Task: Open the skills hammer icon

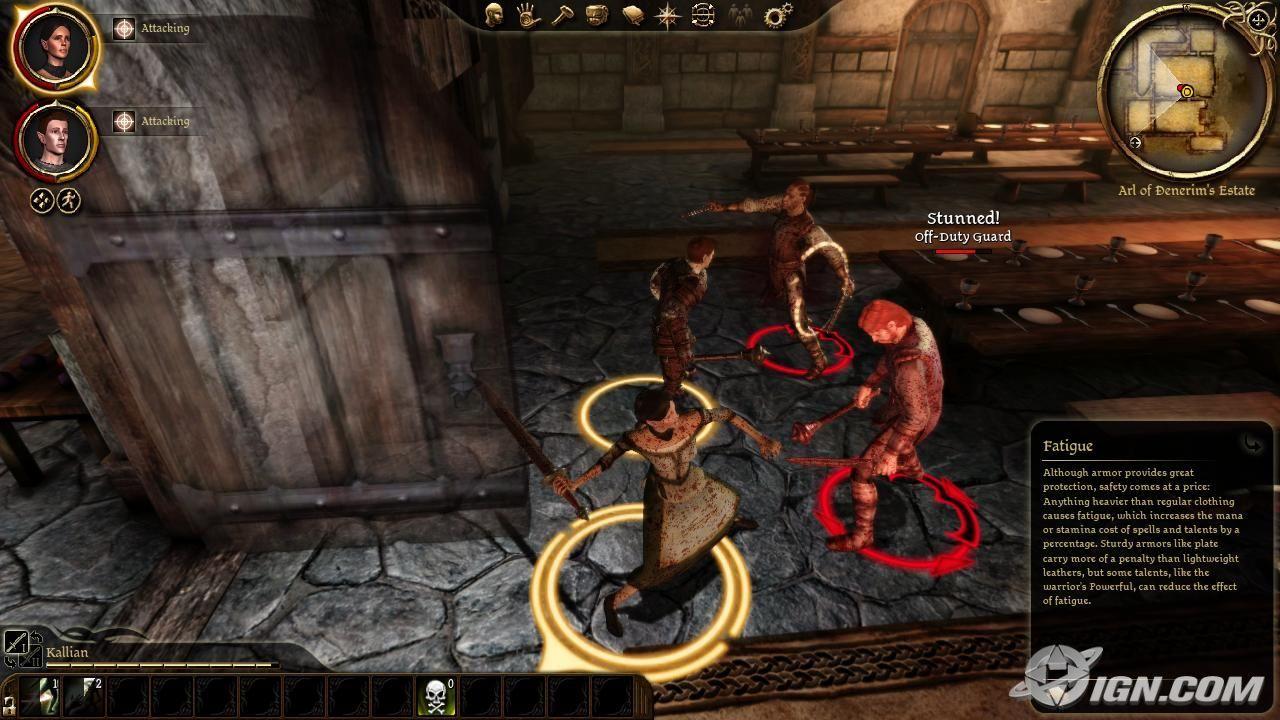Action: click(562, 15)
